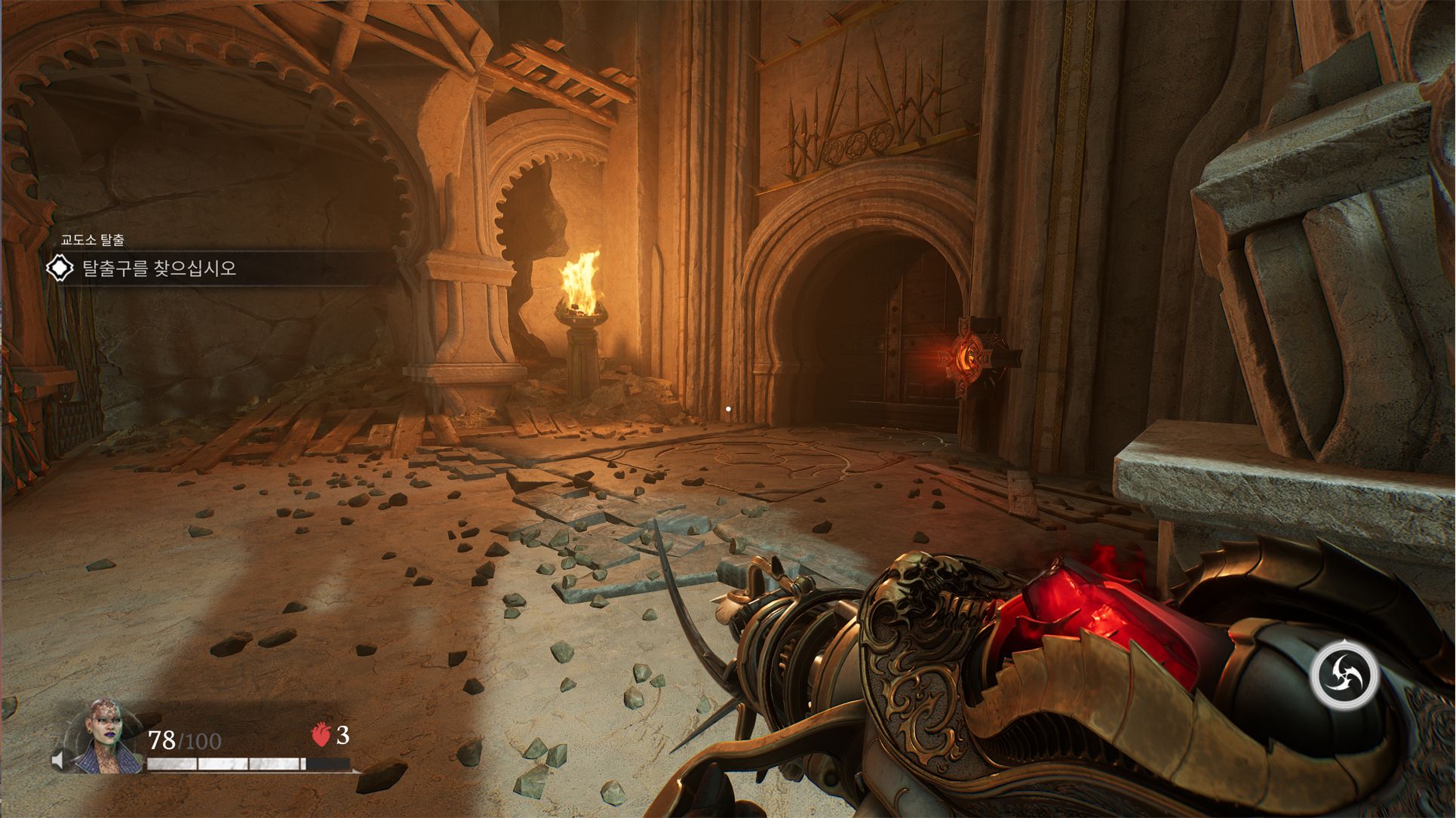Viewport: 1456px width, 818px height.
Task: Select the 탈출구를 찾으십시오 objective tracker
Action: point(158,269)
